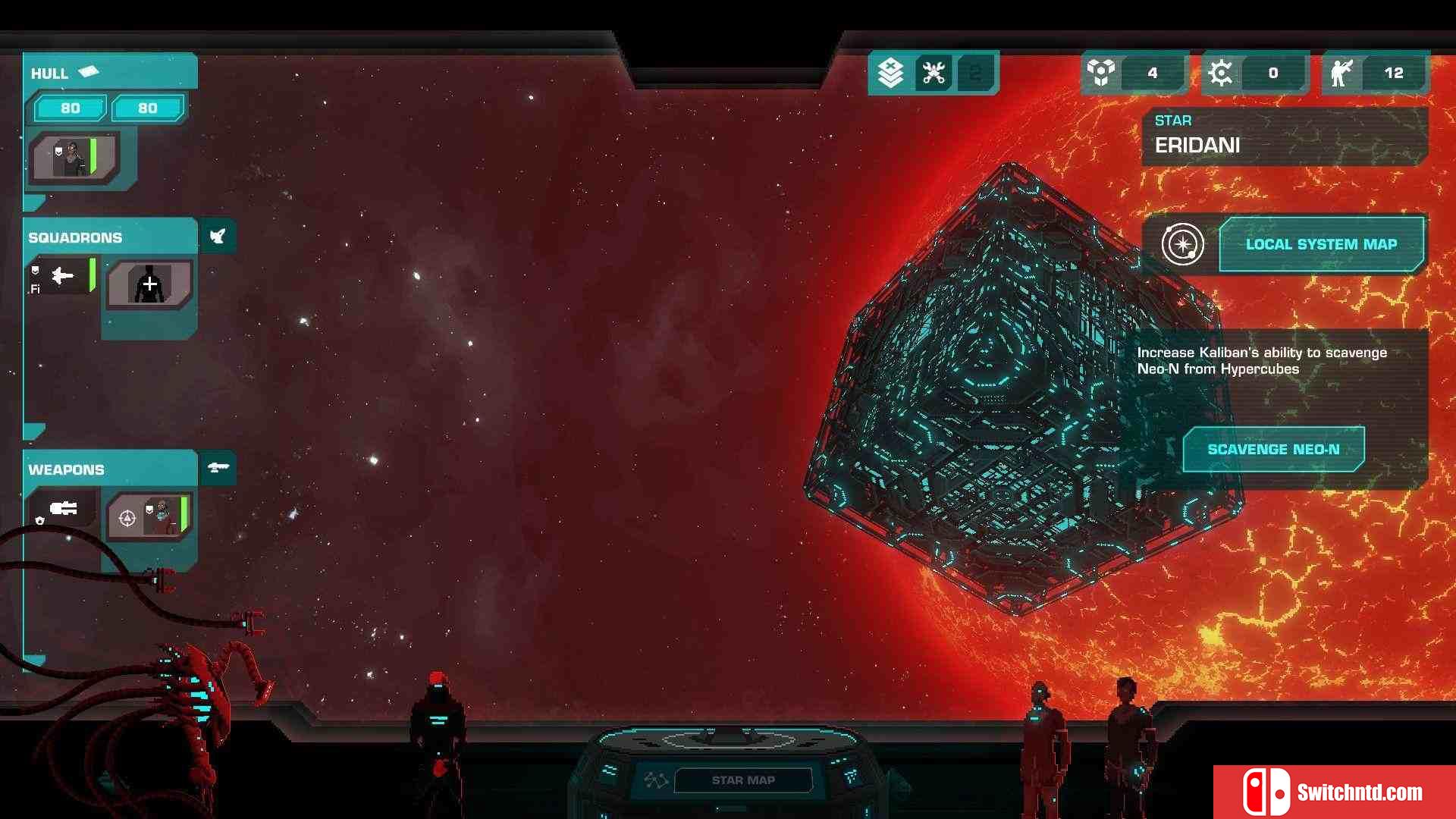The height and width of the screenshot is (819, 1456).
Task: Open the Switchntd.com watermark link
Action: [x=1334, y=792]
